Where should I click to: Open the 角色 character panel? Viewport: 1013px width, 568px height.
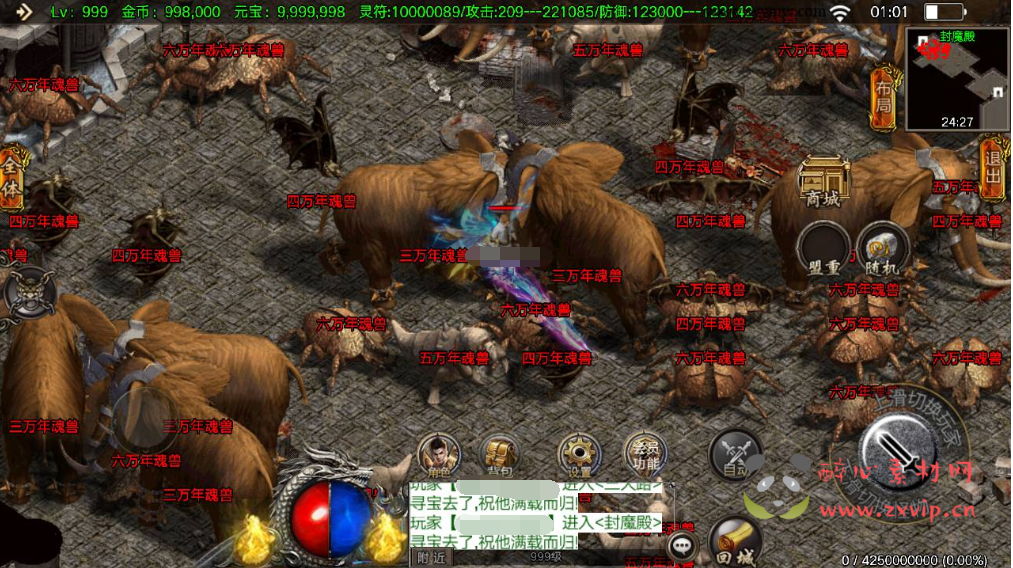coord(438,457)
